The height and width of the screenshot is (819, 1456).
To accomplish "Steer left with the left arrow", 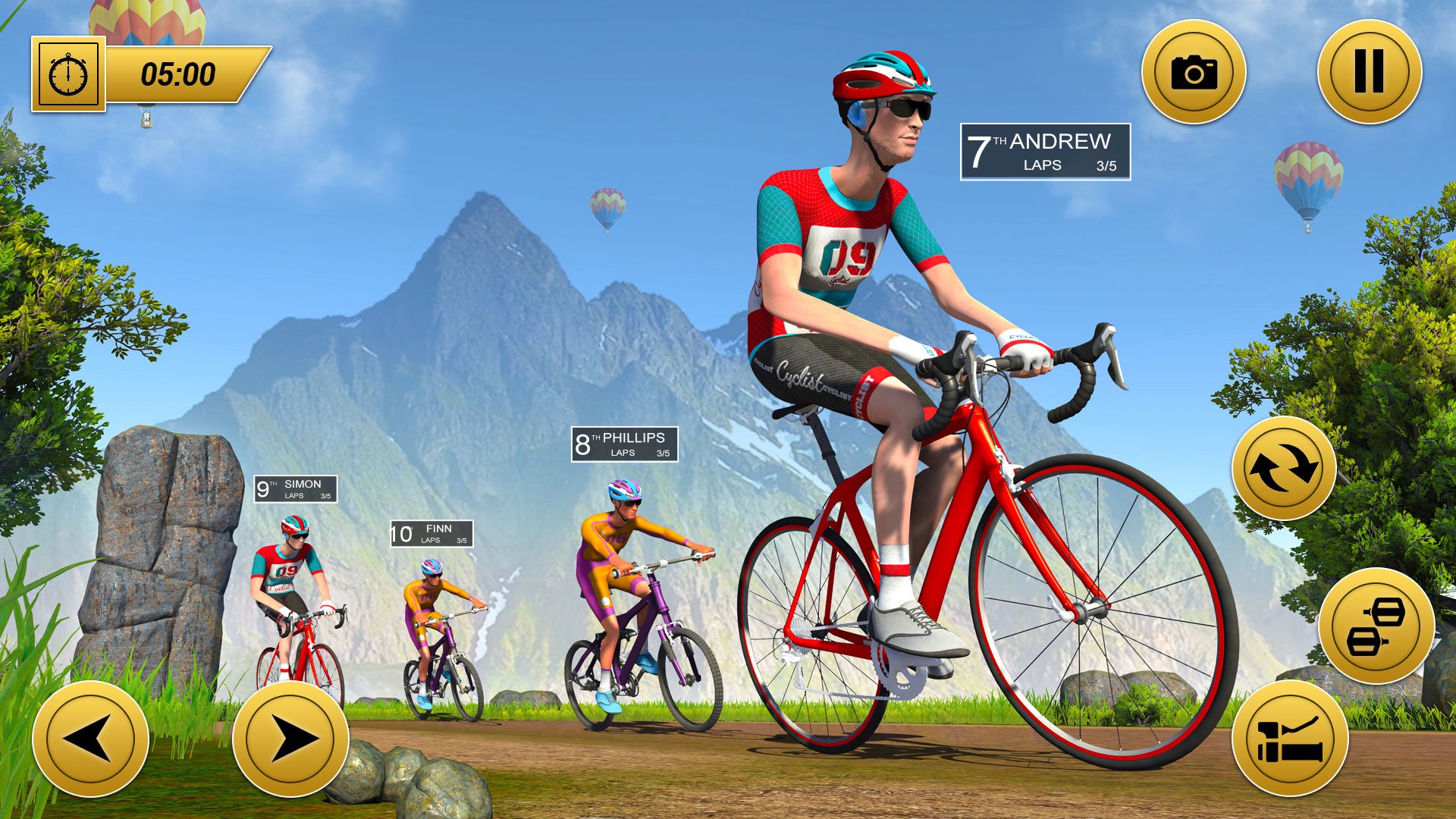I will coord(90,739).
